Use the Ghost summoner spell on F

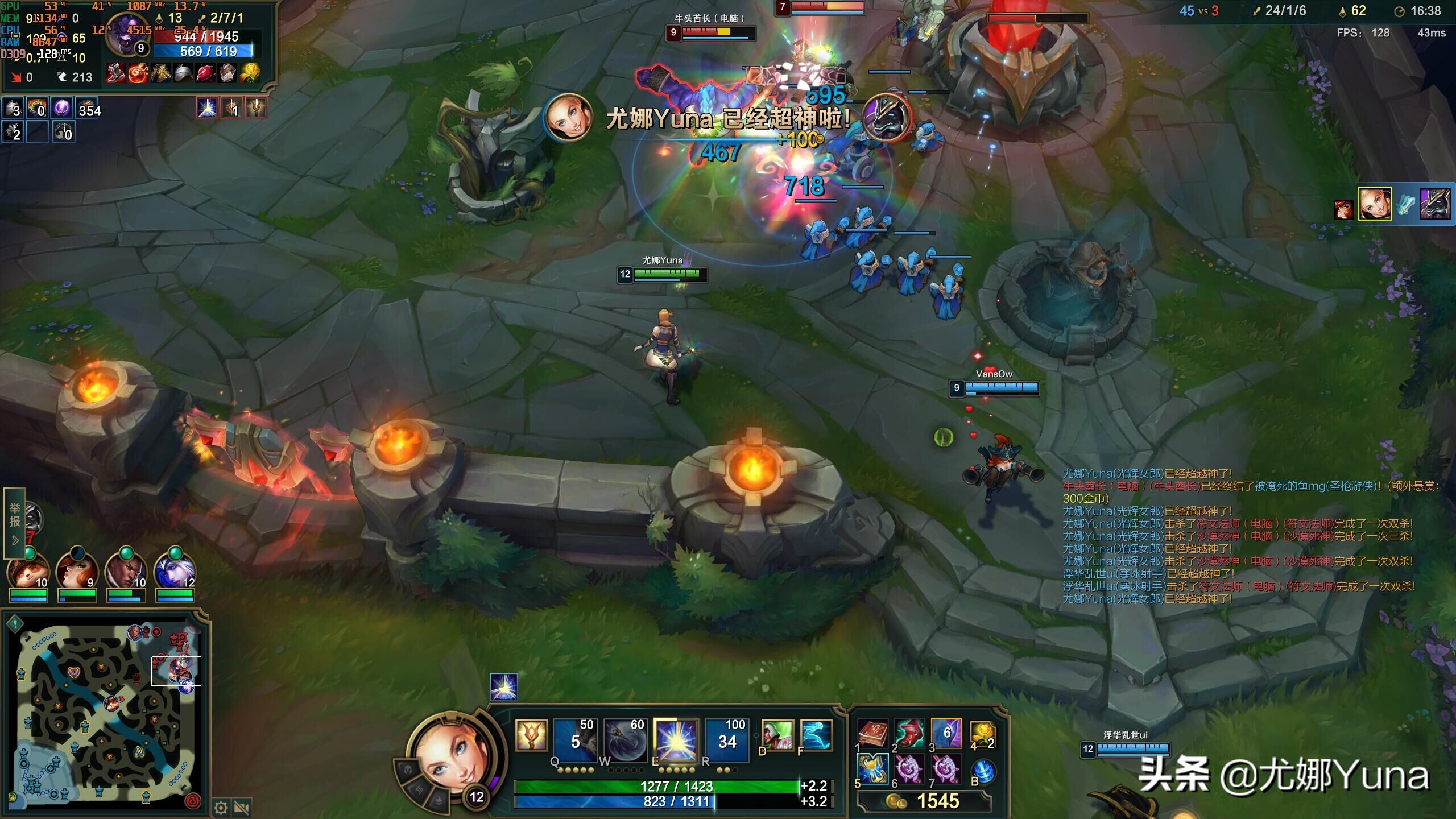[816, 735]
